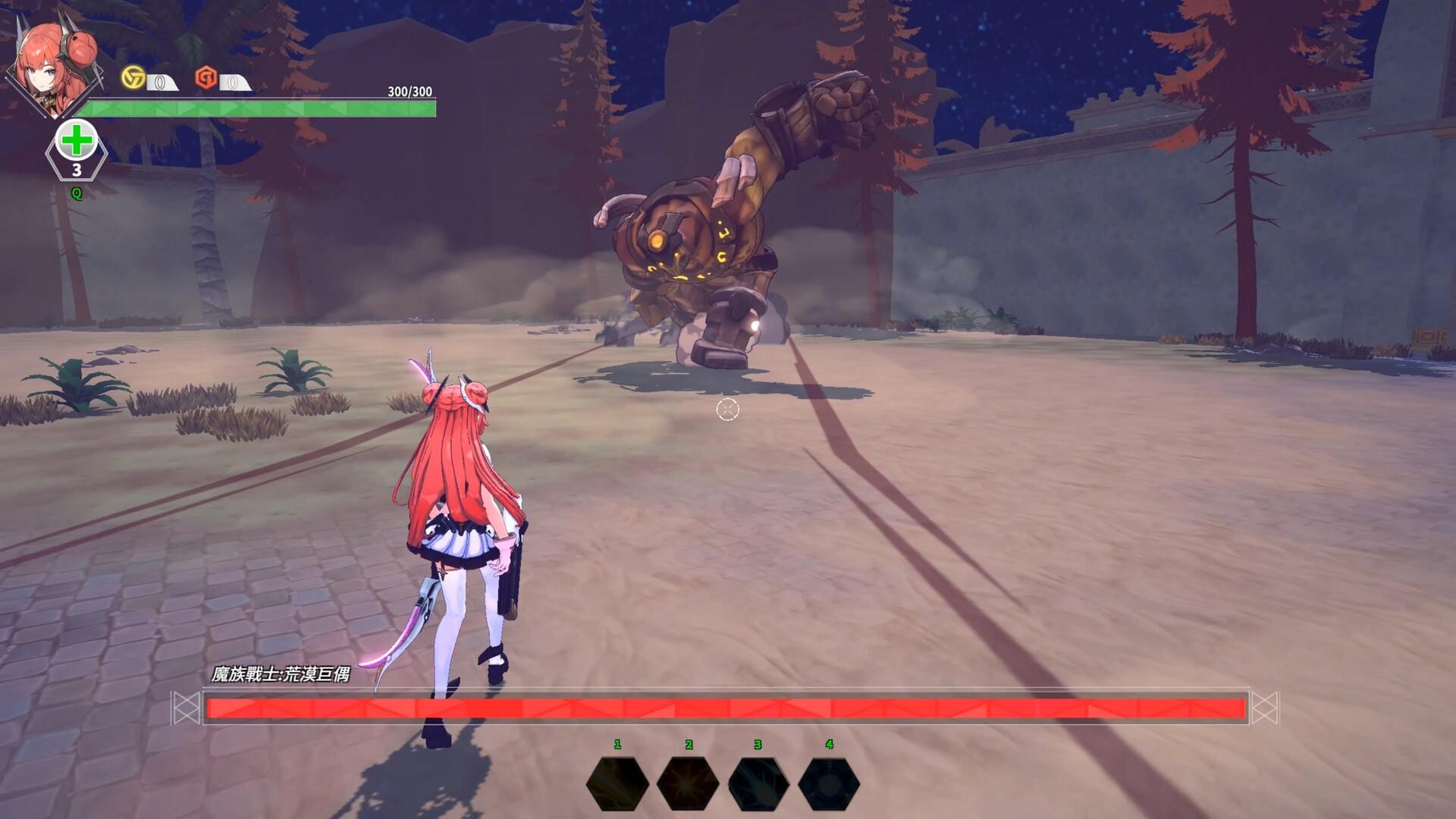Click the orange hexagon currency icon

pyautogui.click(x=206, y=77)
